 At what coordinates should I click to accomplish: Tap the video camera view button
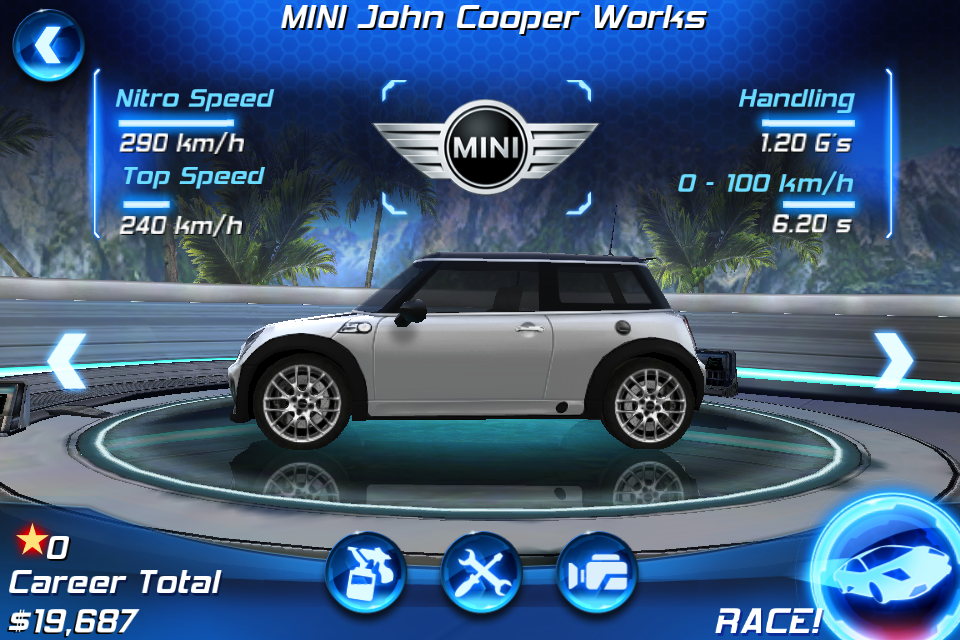pyautogui.click(x=597, y=573)
